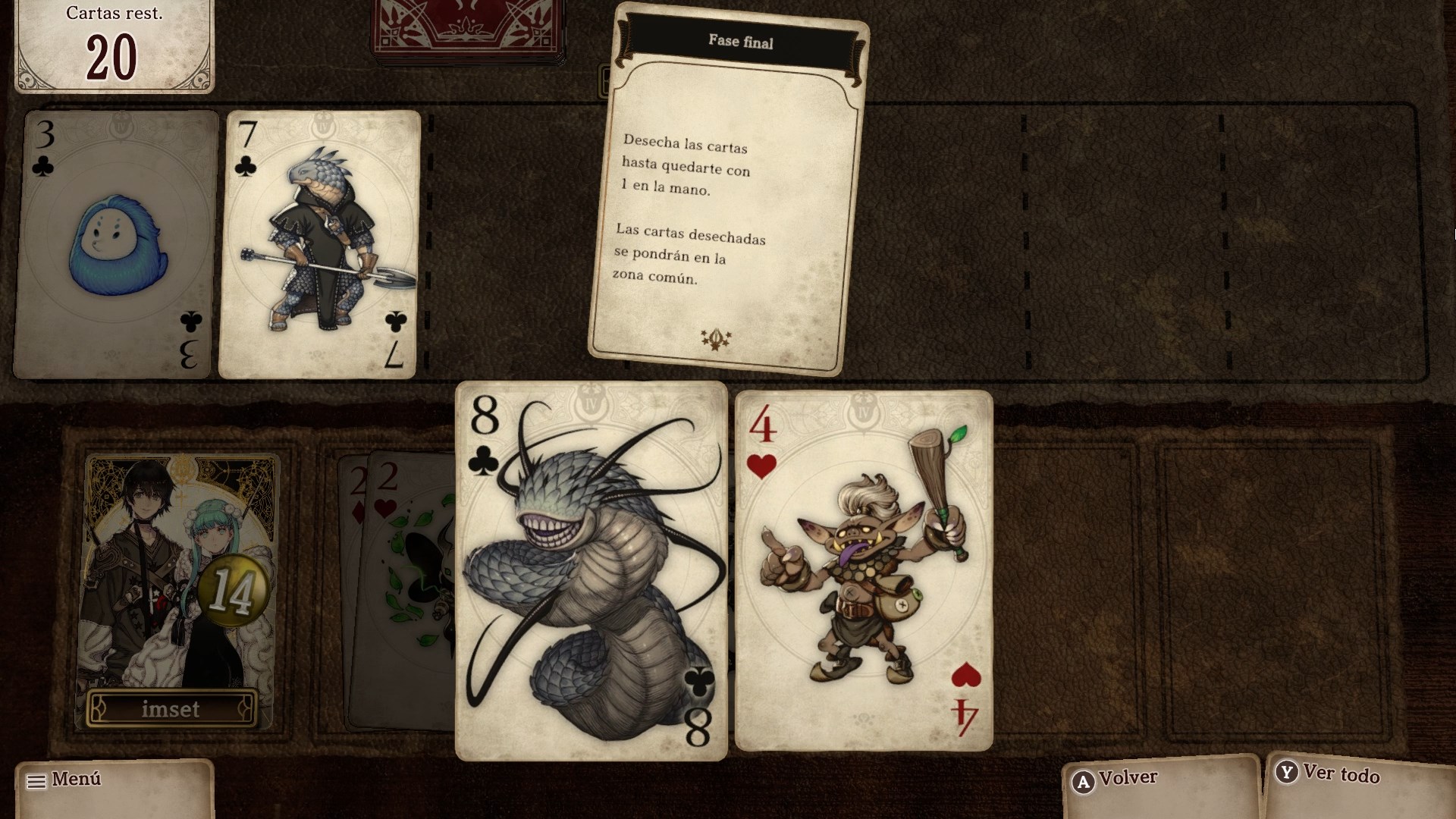Click the Volver button
Image resolution: width=1456 pixels, height=819 pixels.
(1160, 780)
